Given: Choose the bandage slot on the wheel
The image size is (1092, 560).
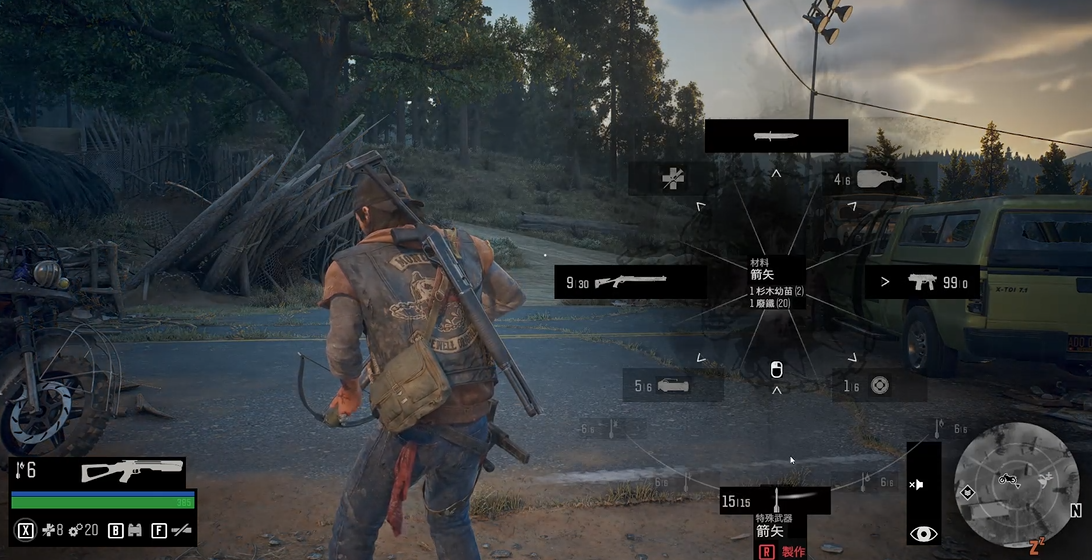Looking at the screenshot, I should coord(672,179).
